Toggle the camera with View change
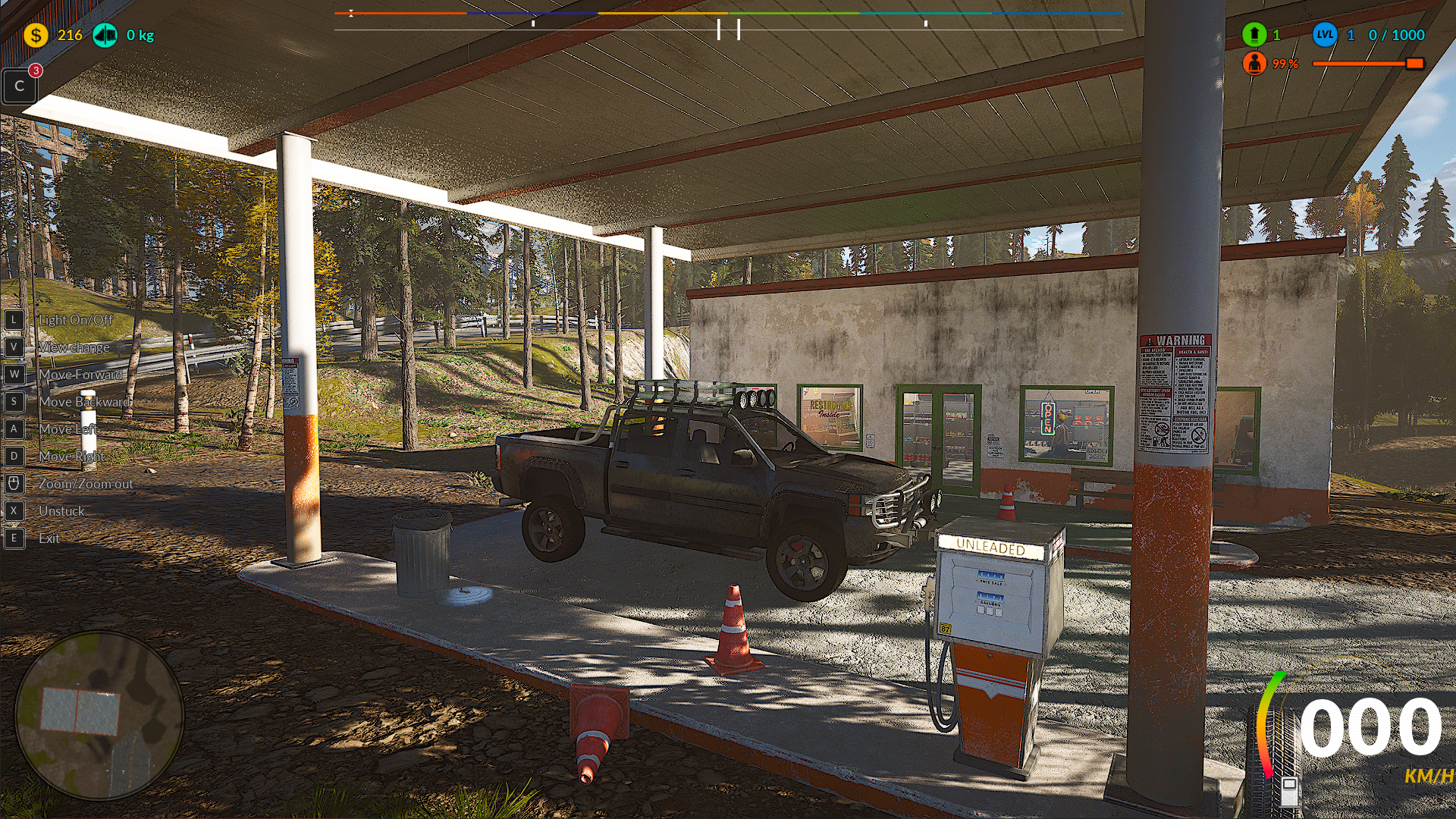This screenshot has width=1456, height=819. click(x=74, y=347)
